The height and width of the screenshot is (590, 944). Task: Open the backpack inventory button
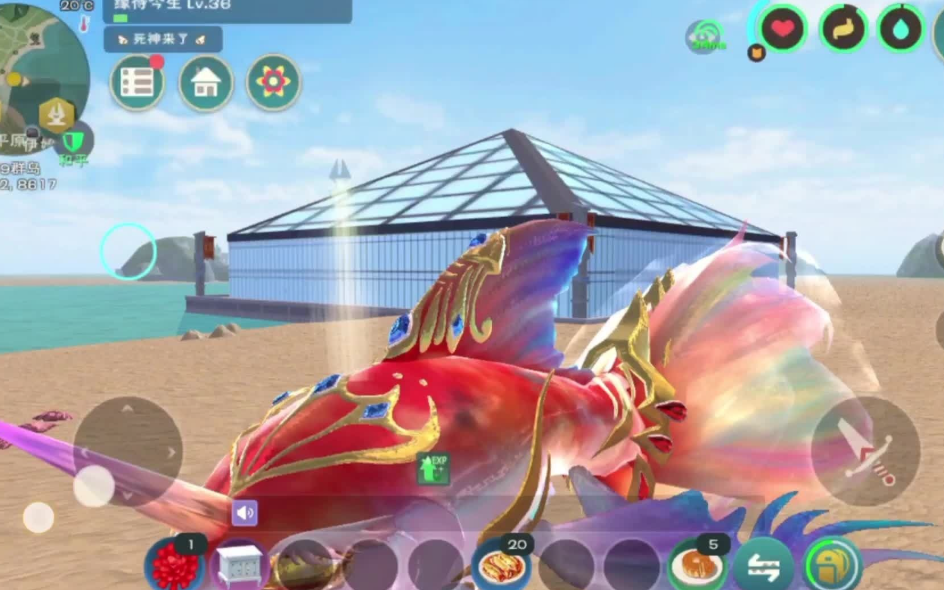pos(832,566)
